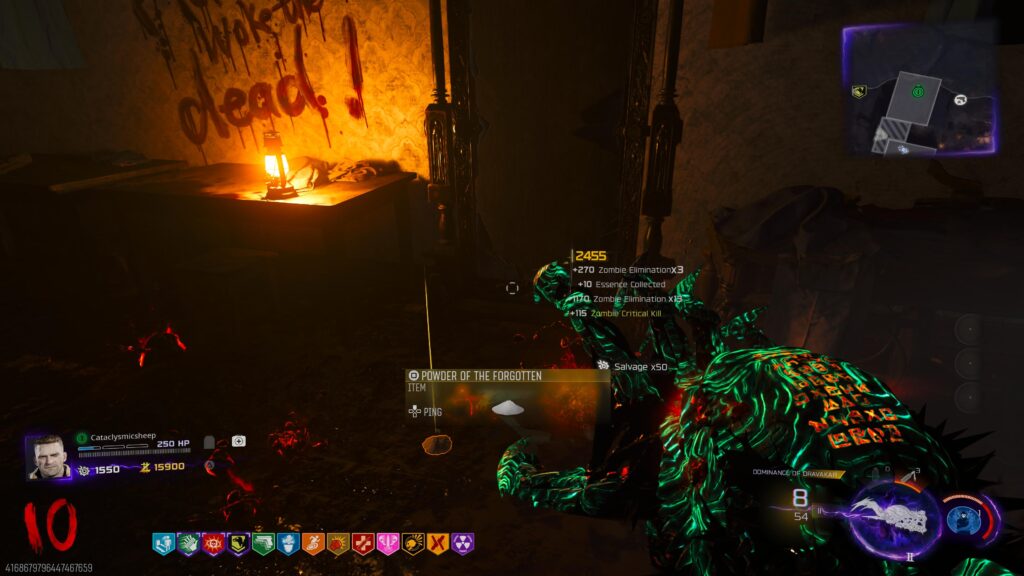Image resolution: width=1024 pixels, height=576 pixels.
Task: Select the pink perk icon
Action: (x=388, y=544)
